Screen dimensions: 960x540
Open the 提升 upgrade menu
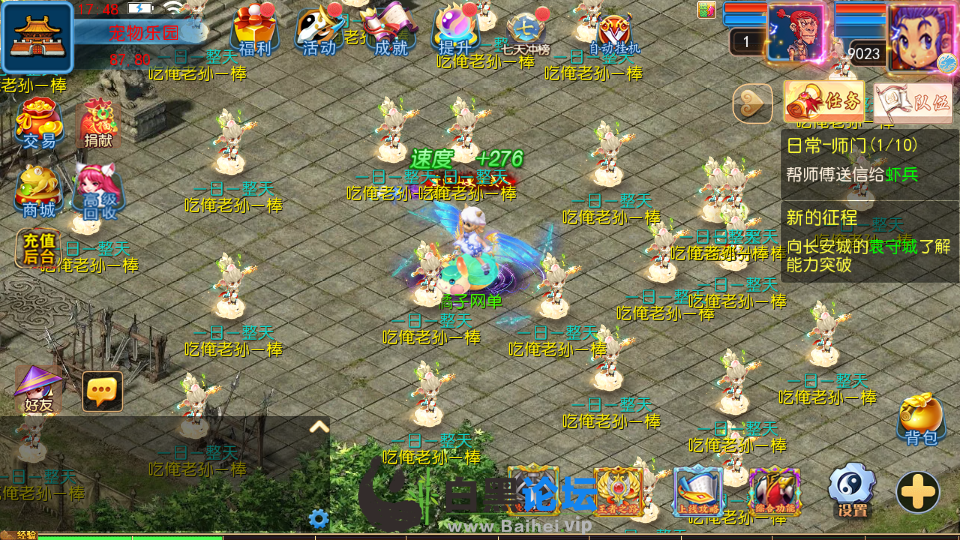click(456, 30)
